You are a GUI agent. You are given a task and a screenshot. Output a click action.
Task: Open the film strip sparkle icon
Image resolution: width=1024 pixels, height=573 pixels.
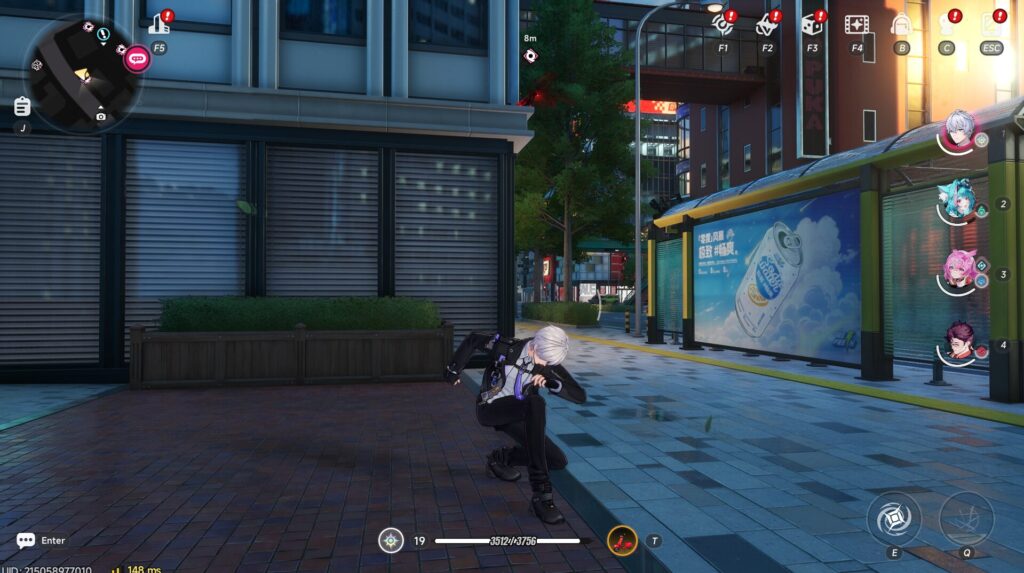(856, 24)
